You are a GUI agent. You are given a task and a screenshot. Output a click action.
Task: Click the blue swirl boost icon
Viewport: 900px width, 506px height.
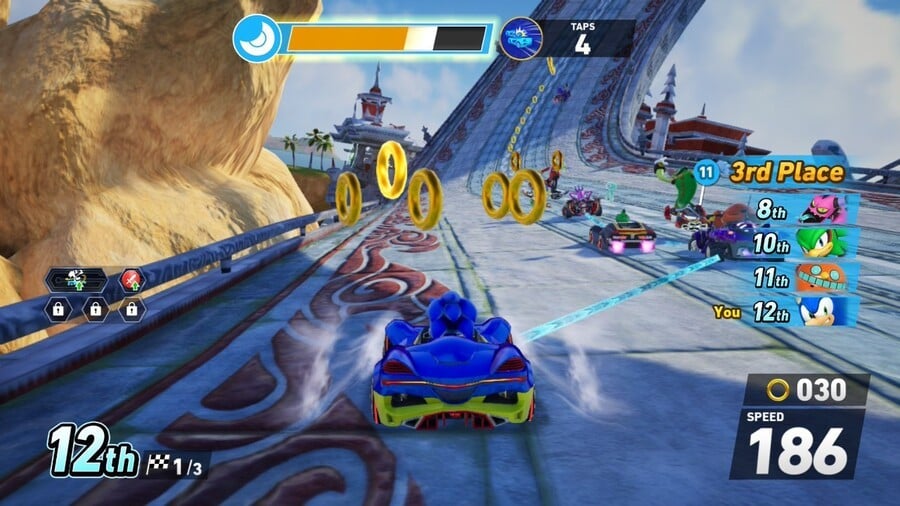[256, 38]
